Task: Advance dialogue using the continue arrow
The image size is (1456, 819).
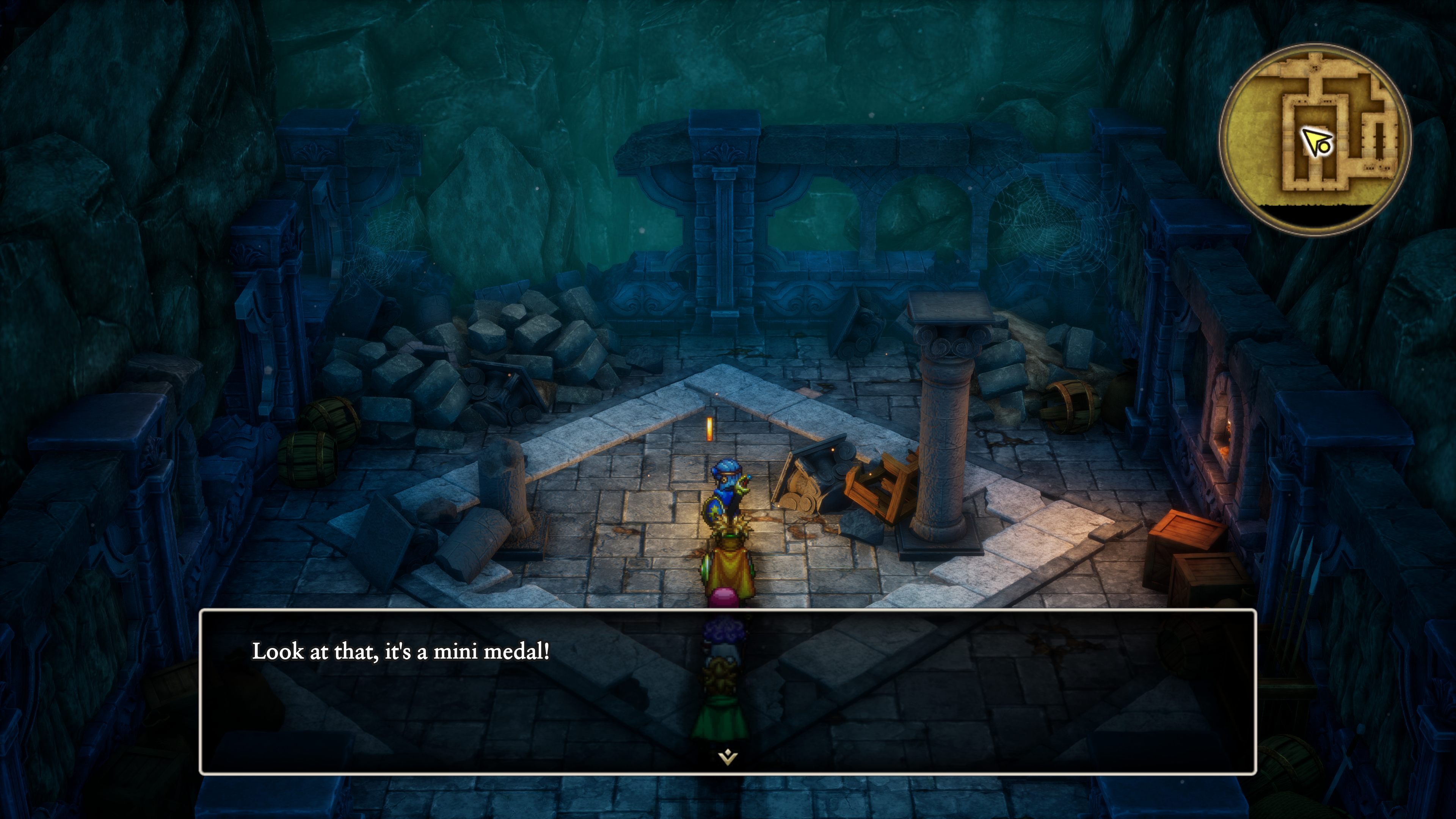Action: coord(728,757)
